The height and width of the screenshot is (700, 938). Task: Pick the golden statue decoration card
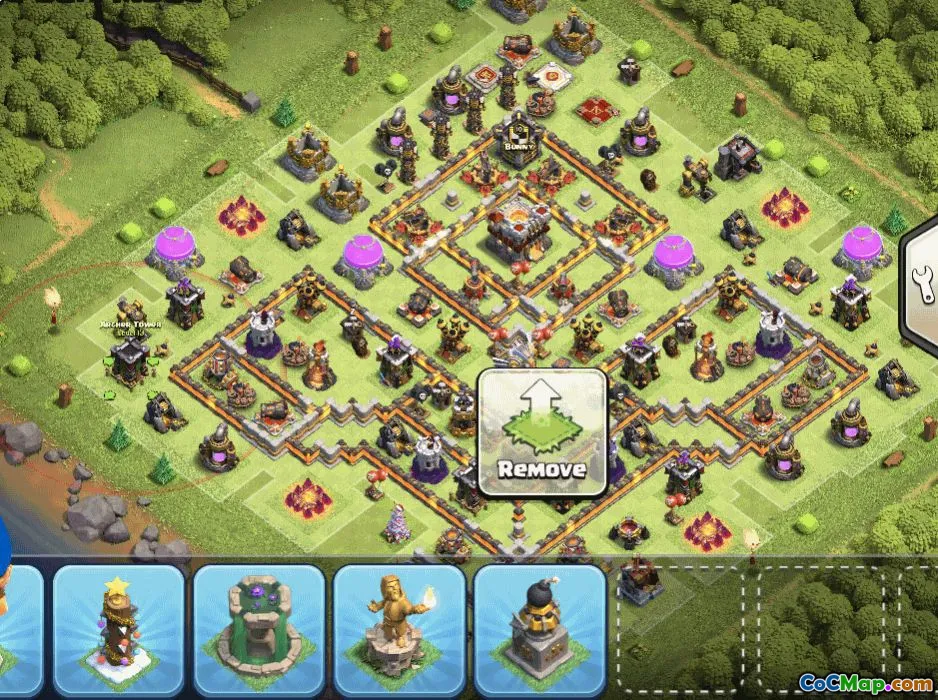(x=399, y=628)
